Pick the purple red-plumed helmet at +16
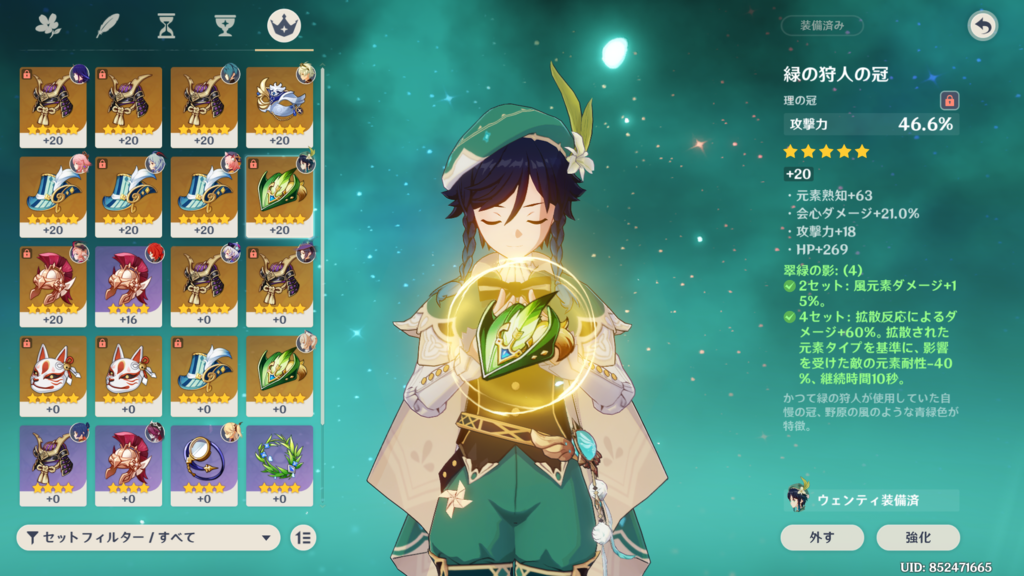This screenshot has width=1024, height=576. coord(128,284)
